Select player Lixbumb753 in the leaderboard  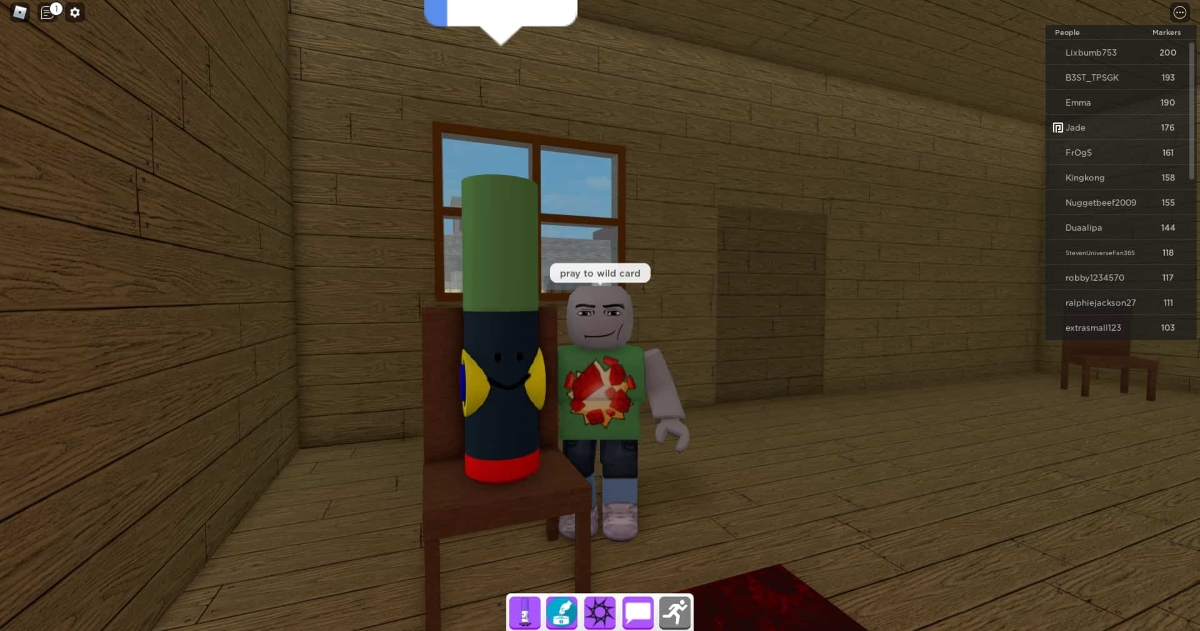[1091, 52]
